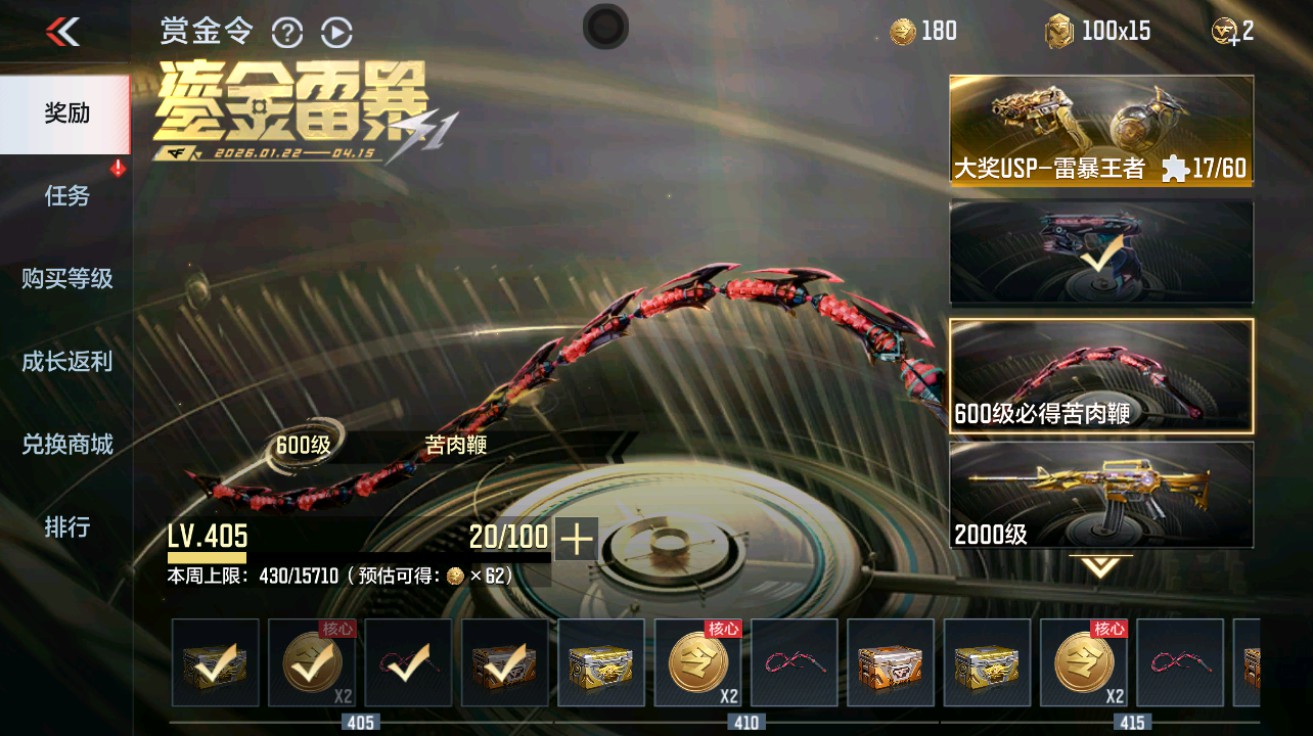Viewport: 1313px width, 736px height.
Task: Open the 赏金令 help question mark icon
Action: tap(288, 31)
